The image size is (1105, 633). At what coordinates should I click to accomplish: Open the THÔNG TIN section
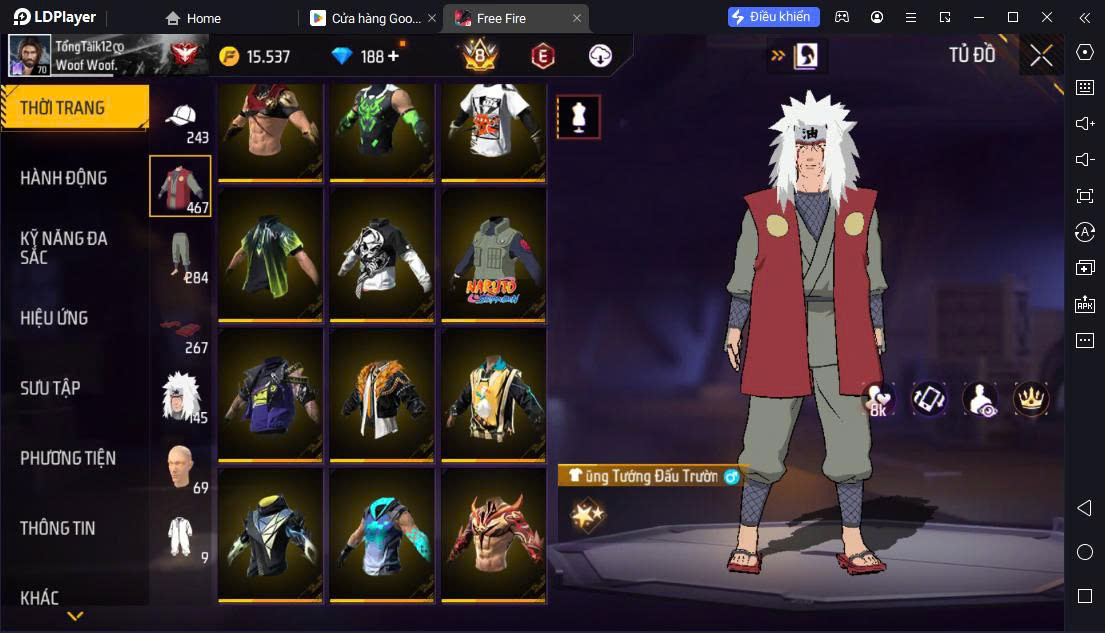point(58,528)
